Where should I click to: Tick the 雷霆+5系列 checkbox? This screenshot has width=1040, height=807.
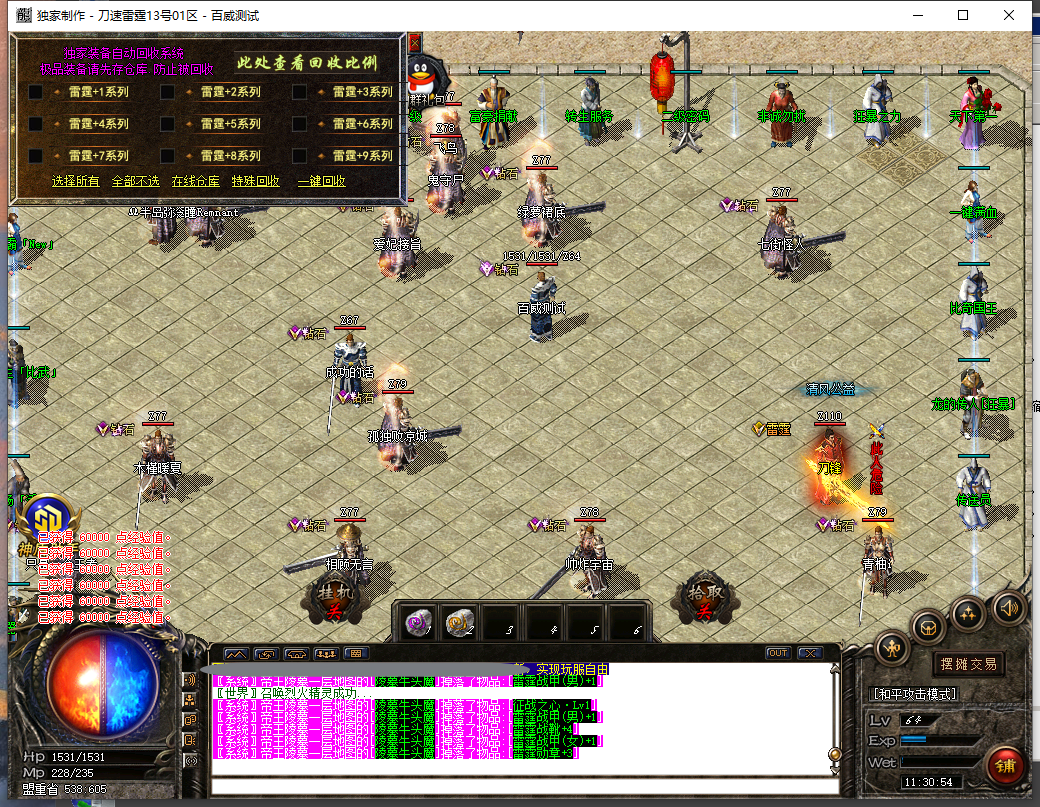pos(168,124)
